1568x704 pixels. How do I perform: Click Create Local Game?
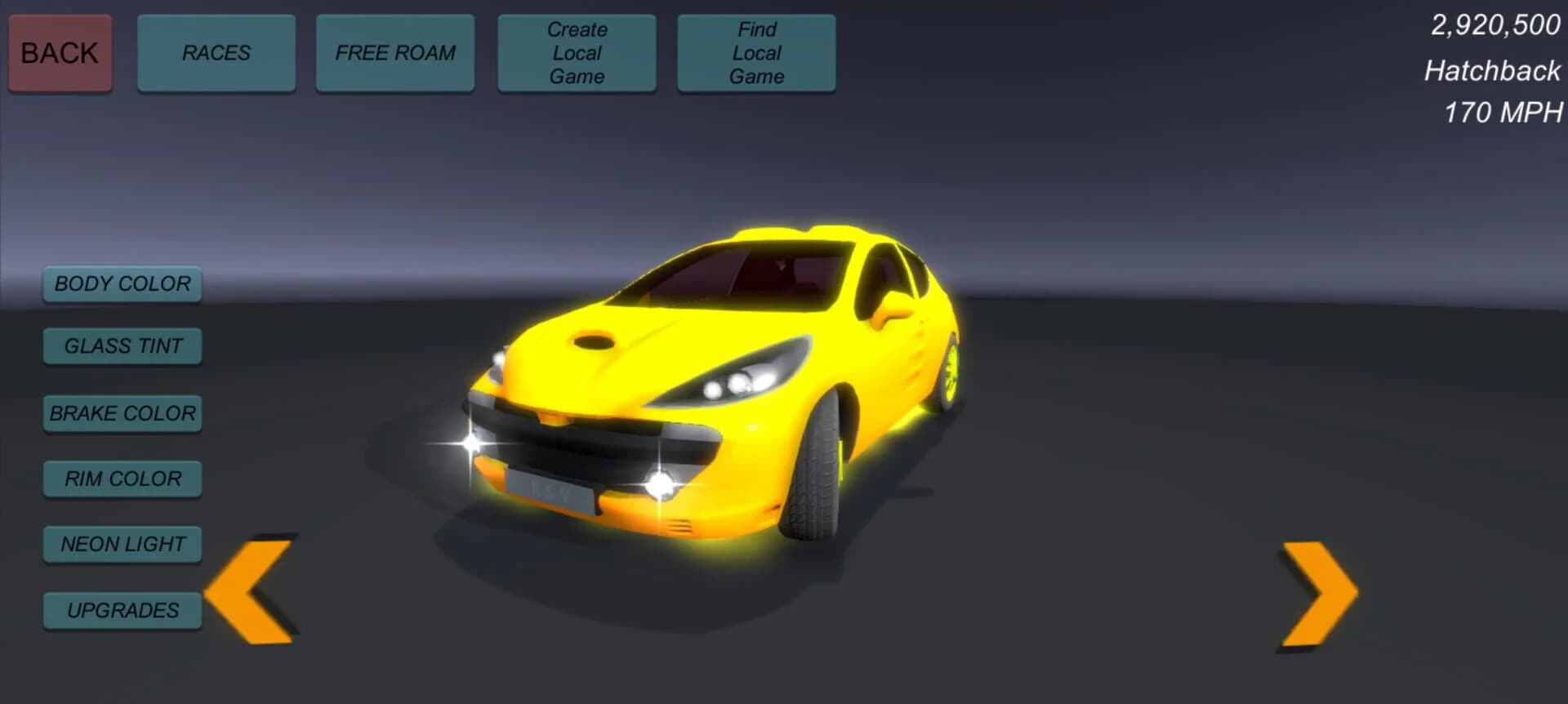tap(577, 52)
